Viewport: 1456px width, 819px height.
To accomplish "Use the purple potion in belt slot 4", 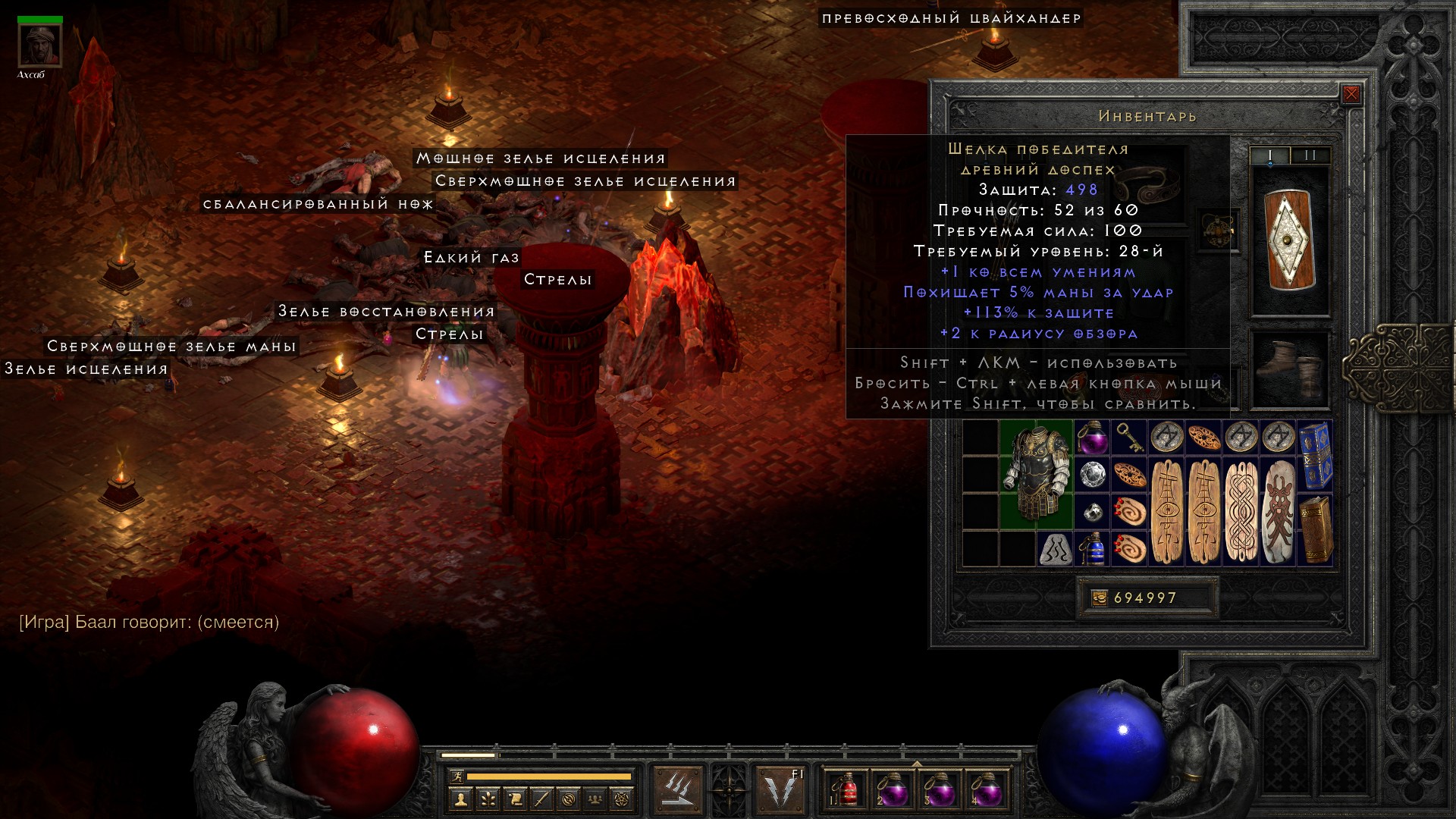I will pyautogui.click(x=985, y=790).
